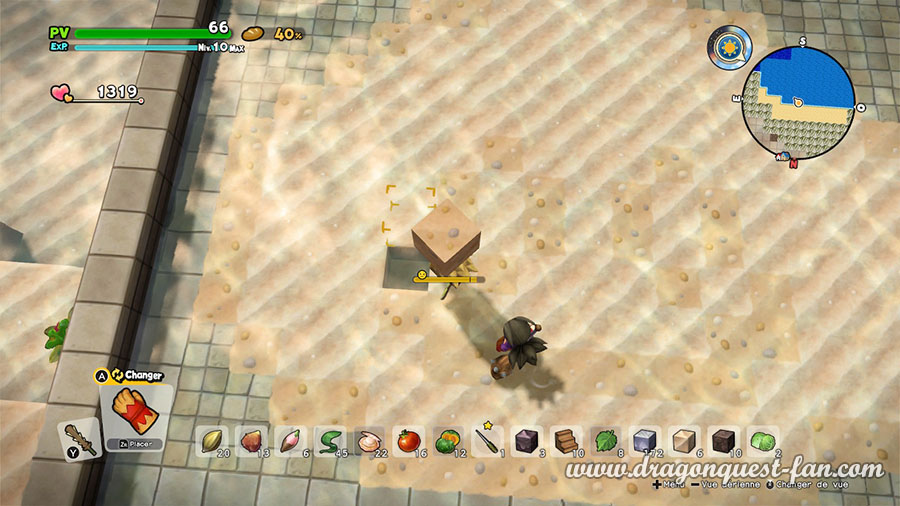Click the house marker on minimap edge

[784, 156]
